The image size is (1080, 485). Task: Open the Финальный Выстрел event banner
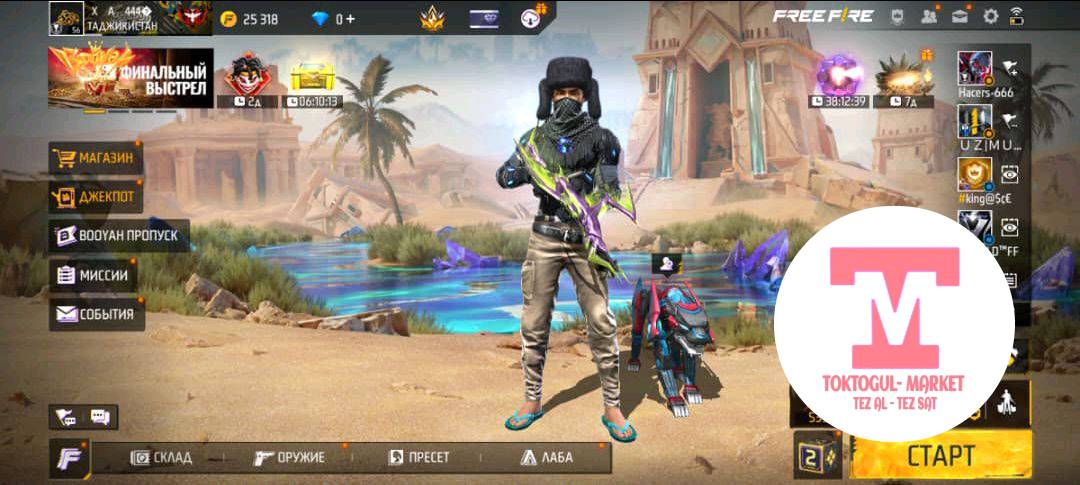click(129, 78)
